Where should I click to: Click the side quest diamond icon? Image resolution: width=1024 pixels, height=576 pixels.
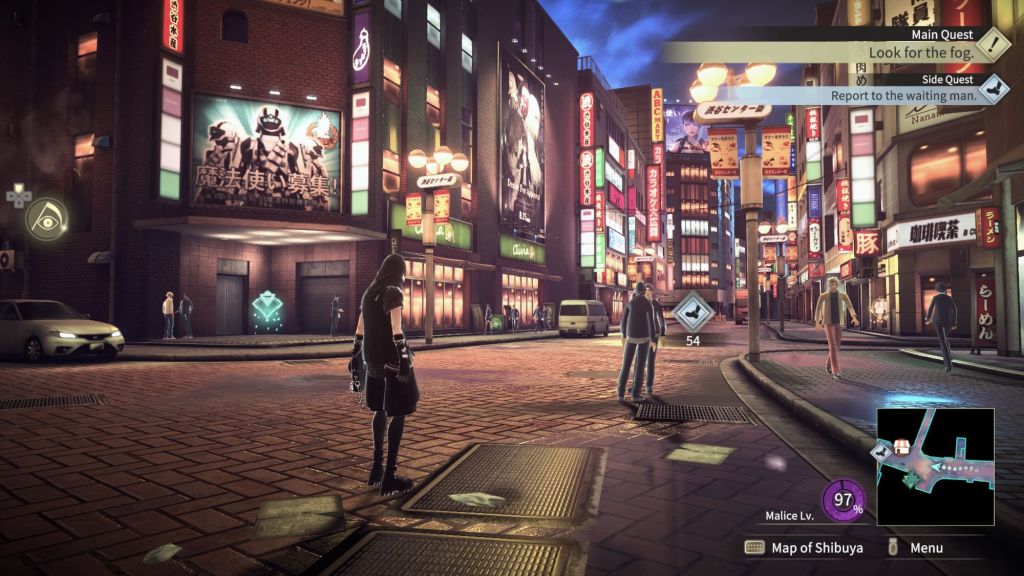(x=993, y=88)
